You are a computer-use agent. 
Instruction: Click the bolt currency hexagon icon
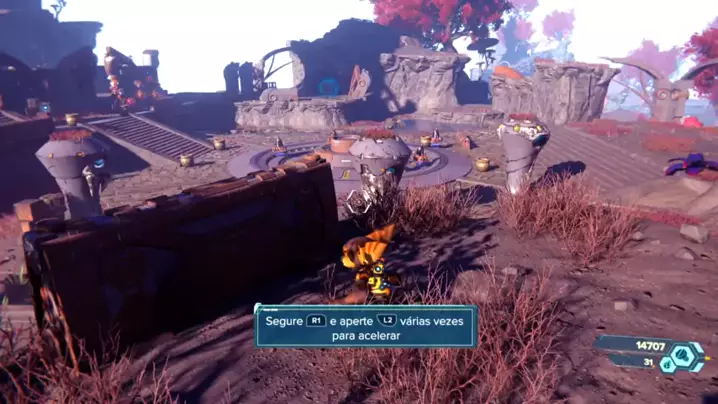pos(689,354)
